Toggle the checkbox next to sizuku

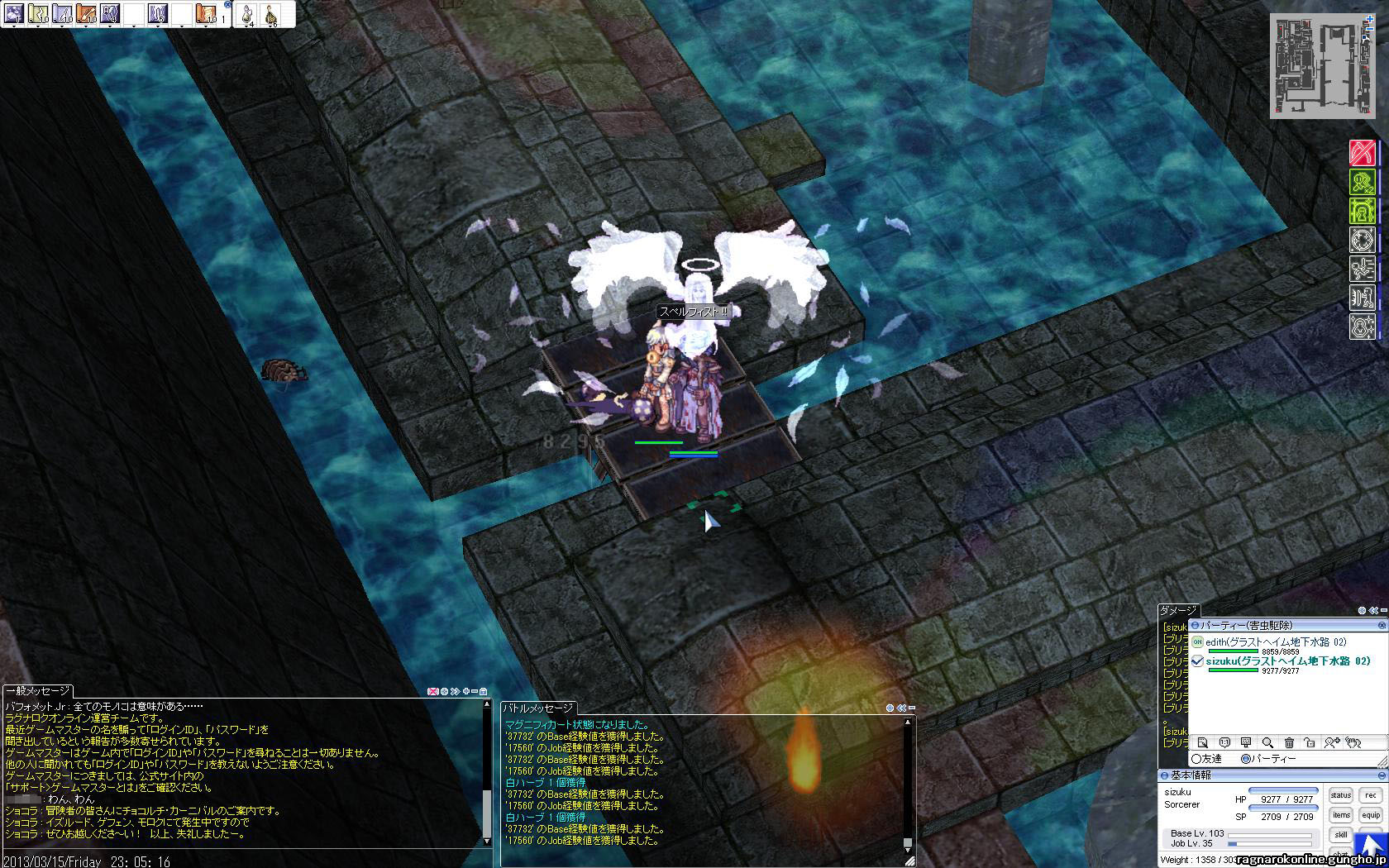[x=1197, y=661]
